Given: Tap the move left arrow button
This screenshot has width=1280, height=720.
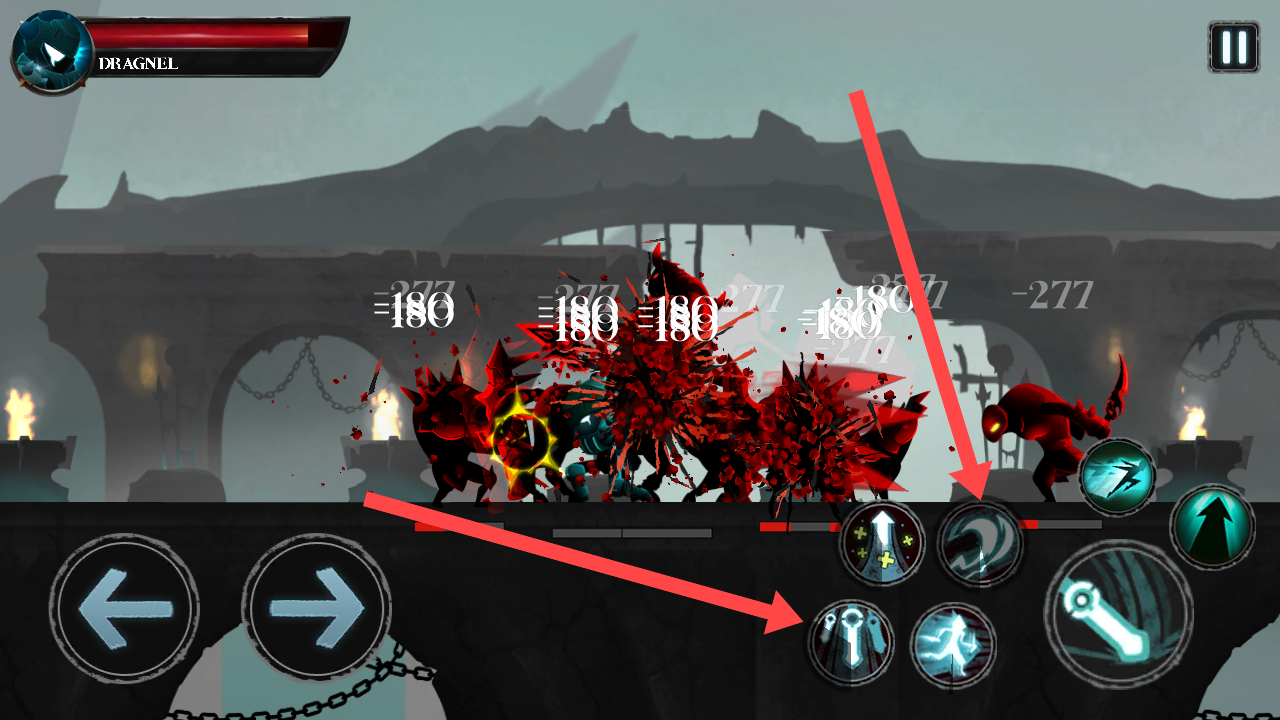Looking at the screenshot, I should click(x=124, y=607).
